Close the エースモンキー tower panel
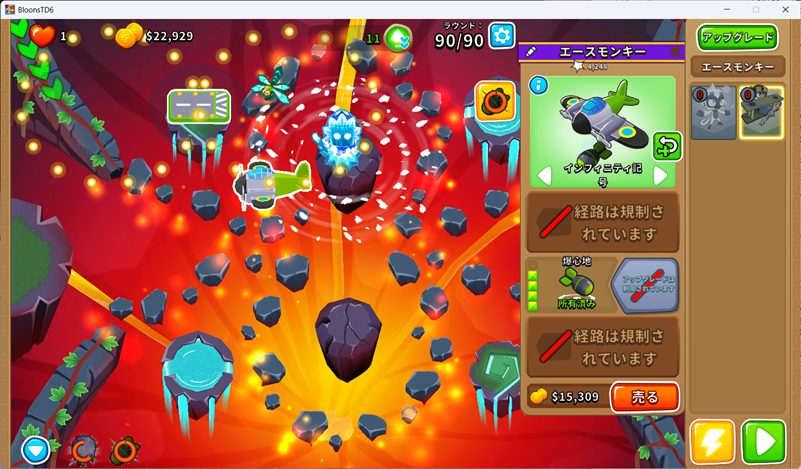 pos(674,51)
